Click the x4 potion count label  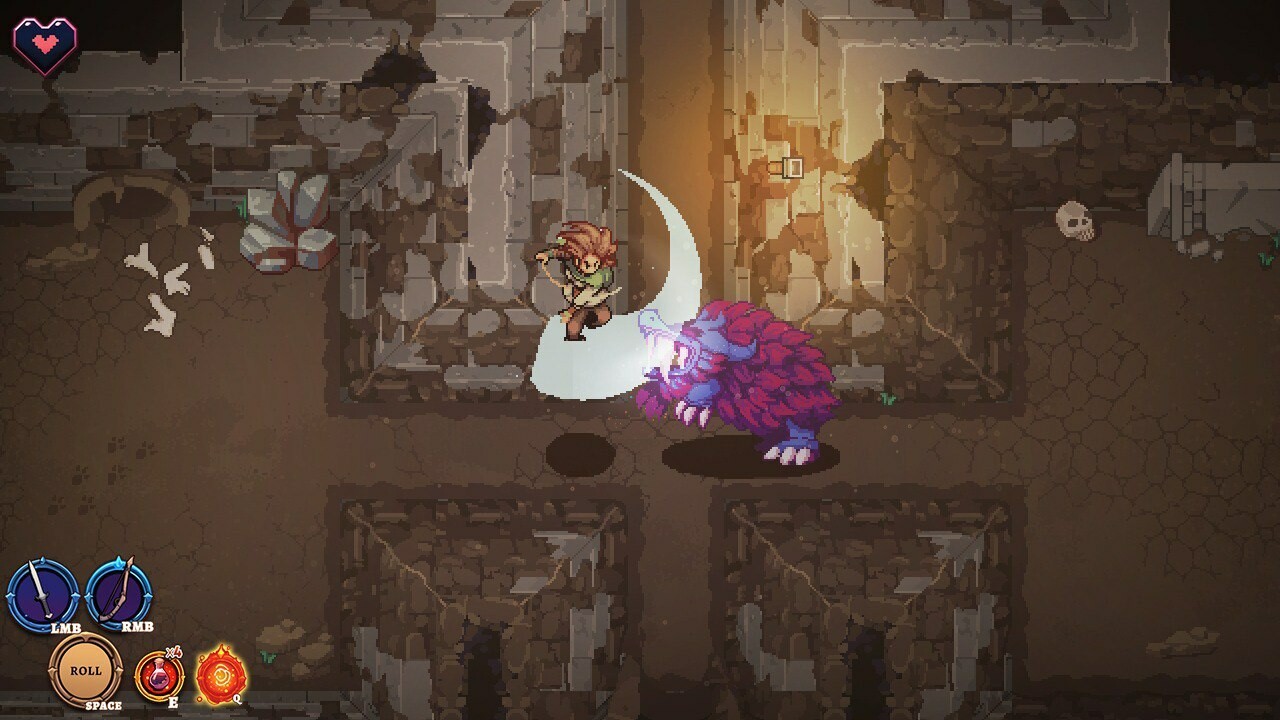click(172, 652)
